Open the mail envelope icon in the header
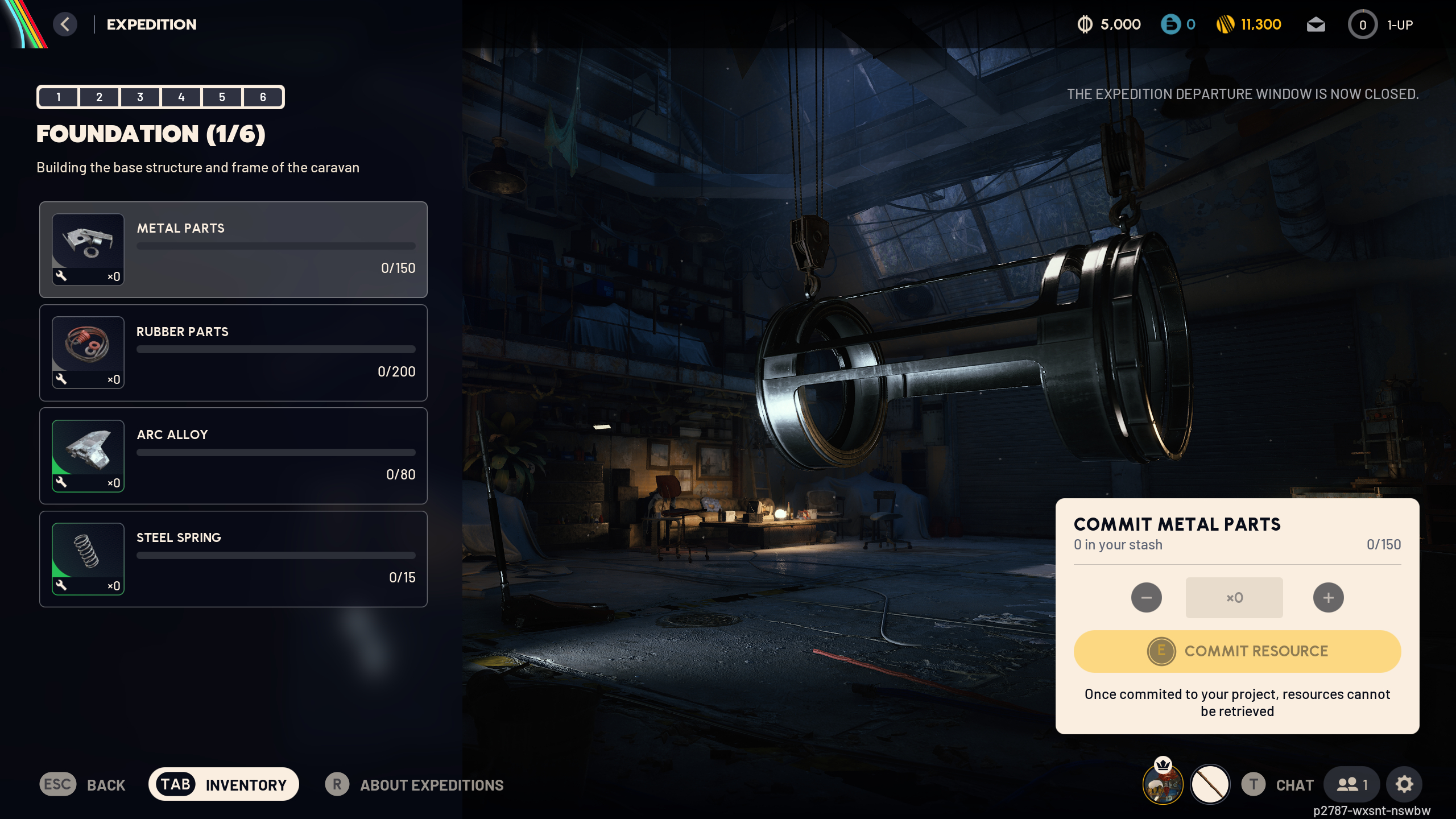Image resolution: width=1456 pixels, height=819 pixels. click(1317, 24)
